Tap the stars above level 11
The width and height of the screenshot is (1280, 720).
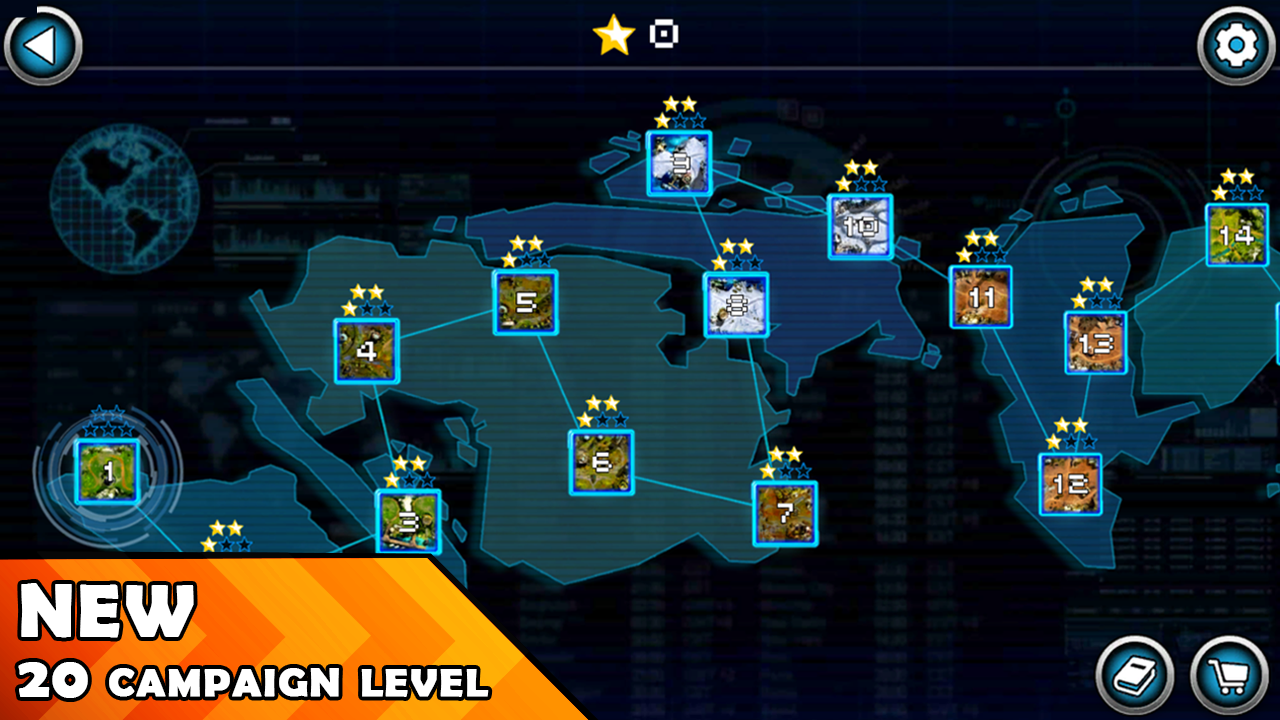point(979,245)
